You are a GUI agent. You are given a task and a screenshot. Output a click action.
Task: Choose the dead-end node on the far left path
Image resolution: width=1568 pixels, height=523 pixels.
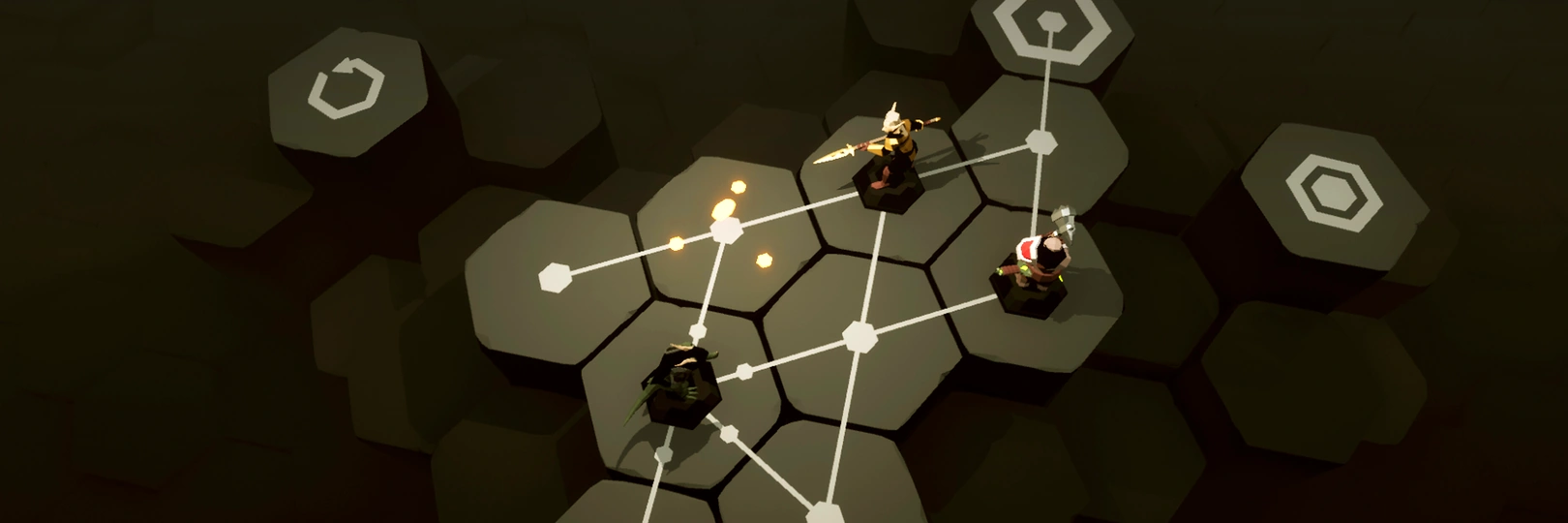pos(554,277)
